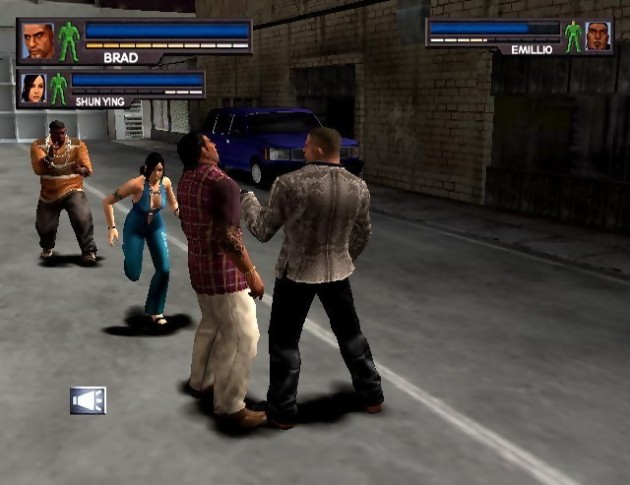Screen dimensions: 630x485
Task: Click Brad's face portrait
Action: [x=38, y=41]
